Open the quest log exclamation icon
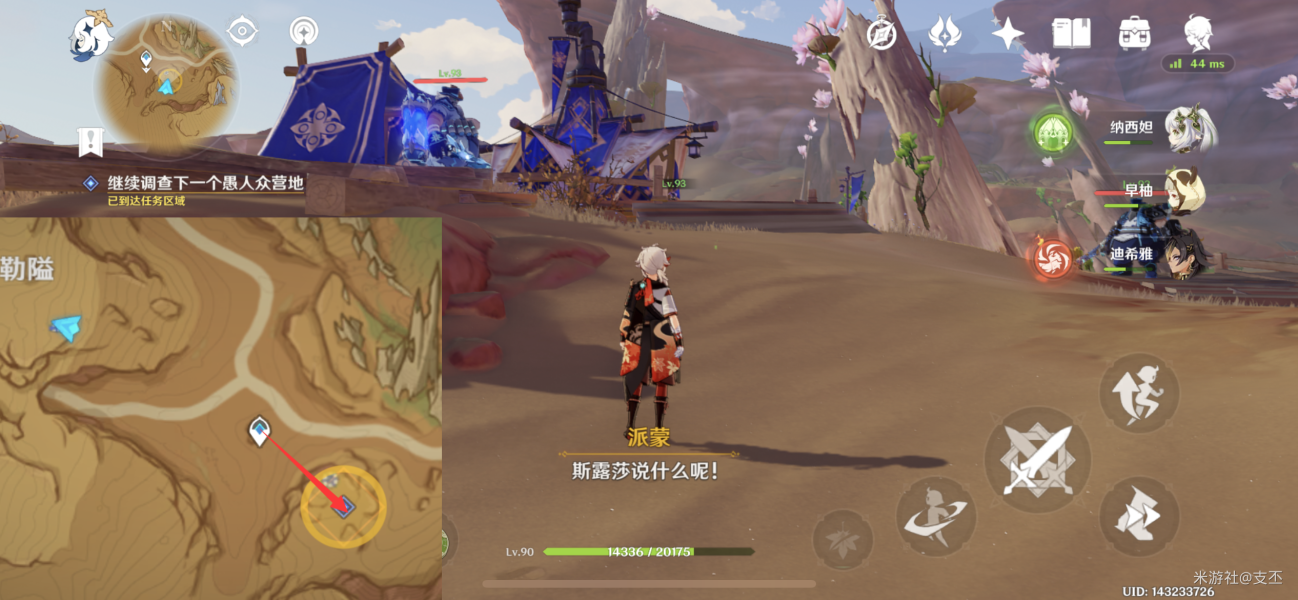The width and height of the screenshot is (1298, 600). click(91, 142)
